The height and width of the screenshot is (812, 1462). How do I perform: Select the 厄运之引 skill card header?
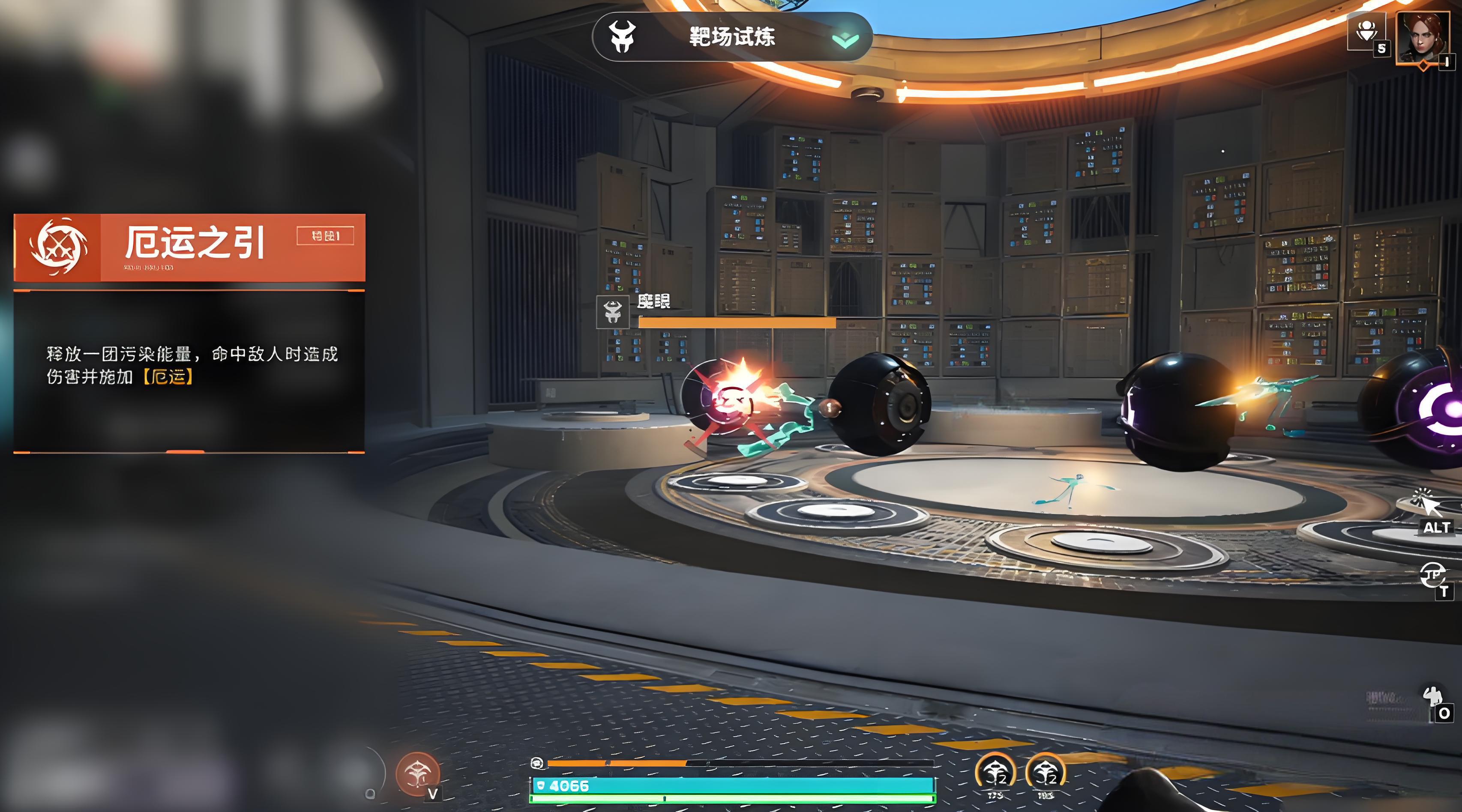click(189, 247)
